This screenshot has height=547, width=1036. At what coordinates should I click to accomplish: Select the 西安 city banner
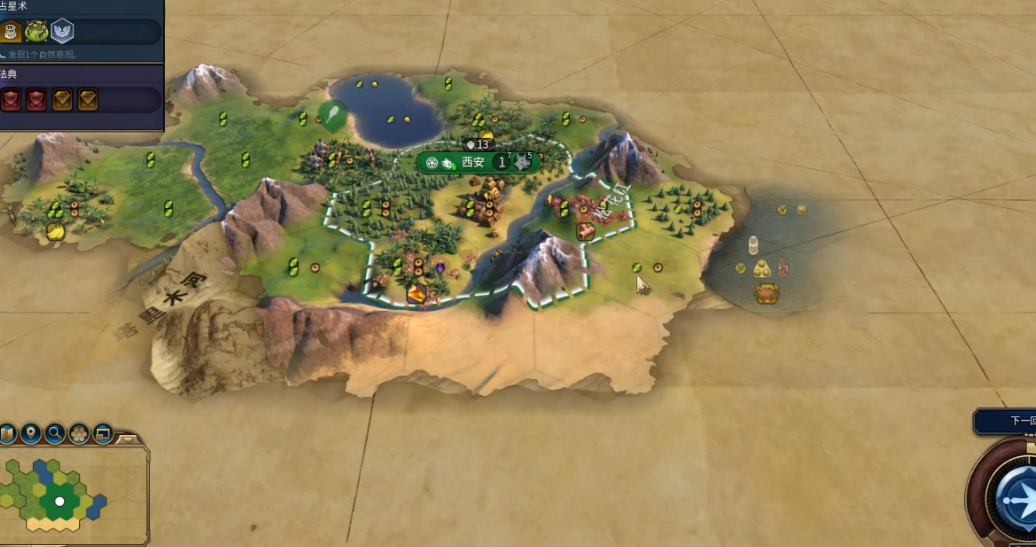472,162
